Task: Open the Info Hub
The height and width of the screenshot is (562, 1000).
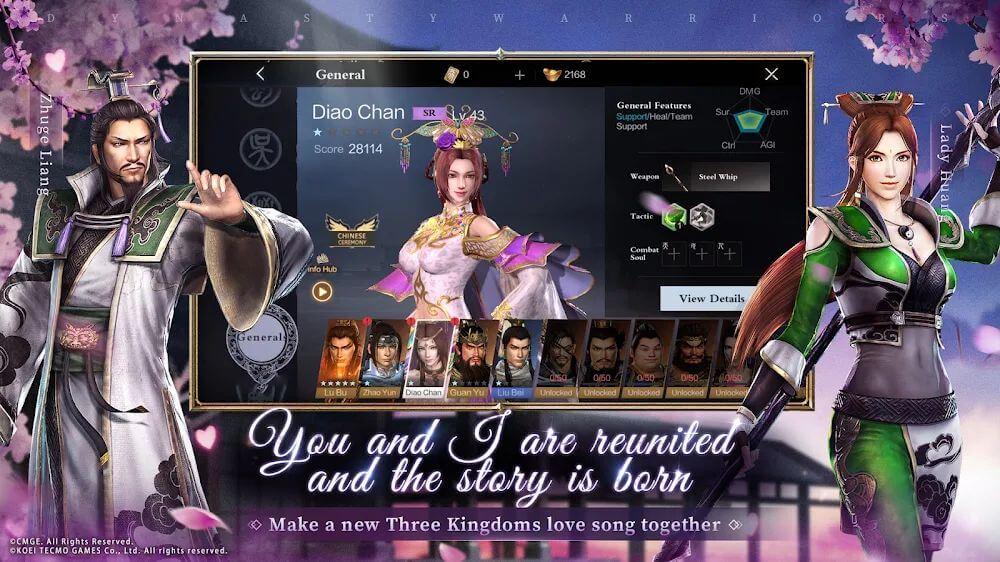Action: click(322, 267)
